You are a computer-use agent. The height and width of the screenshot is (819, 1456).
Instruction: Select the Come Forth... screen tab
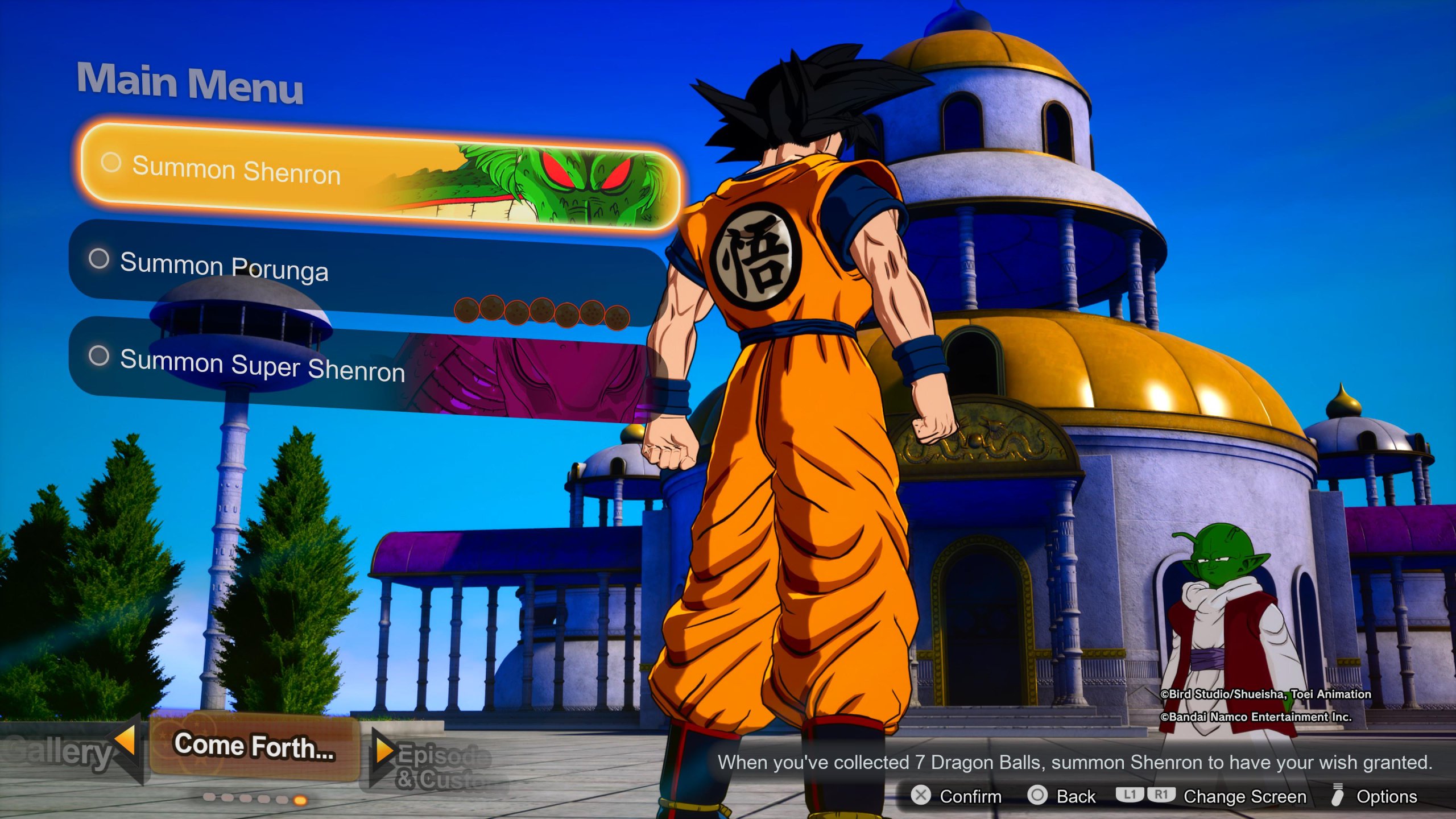(x=254, y=746)
